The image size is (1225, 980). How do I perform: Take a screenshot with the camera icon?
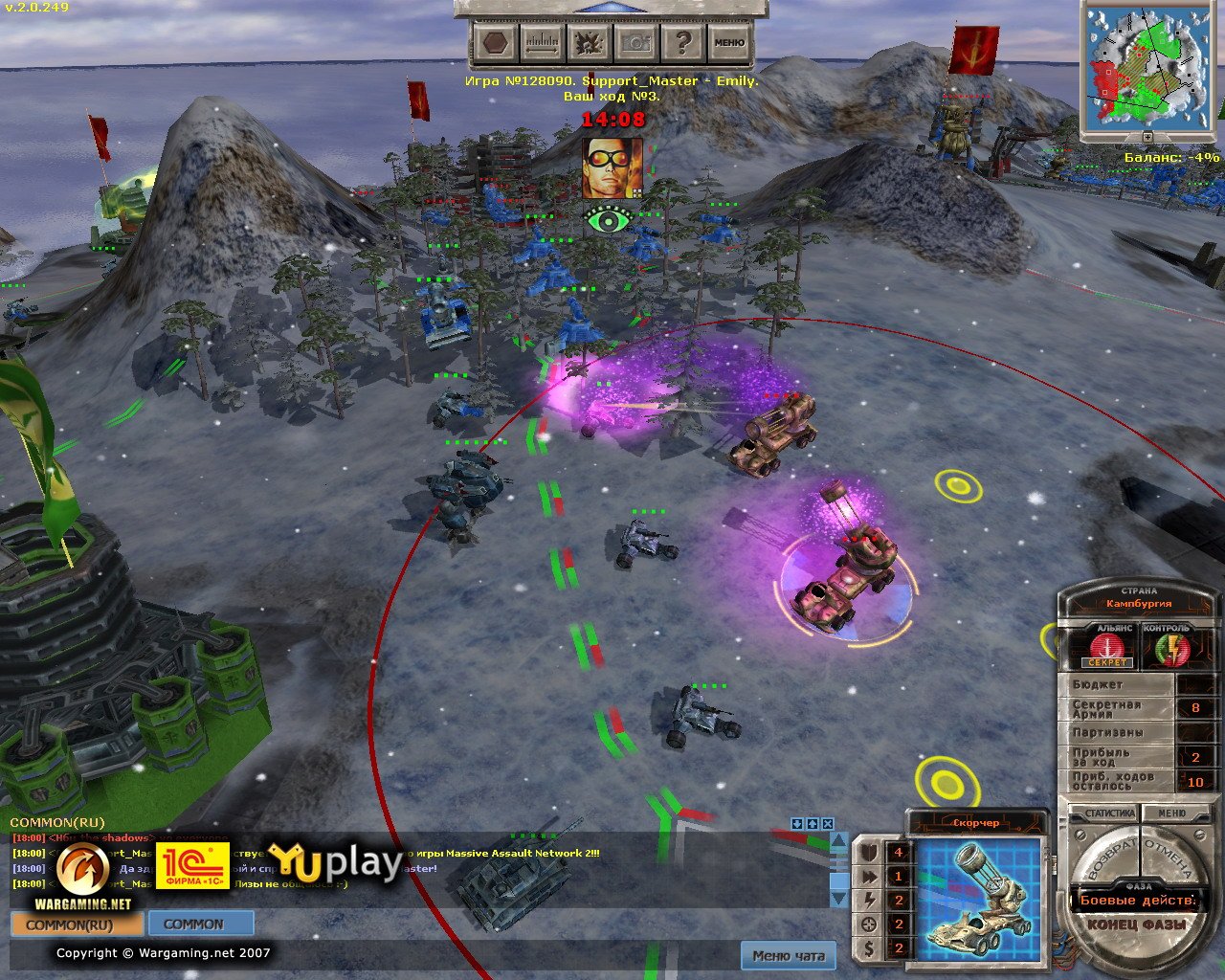tap(636, 42)
